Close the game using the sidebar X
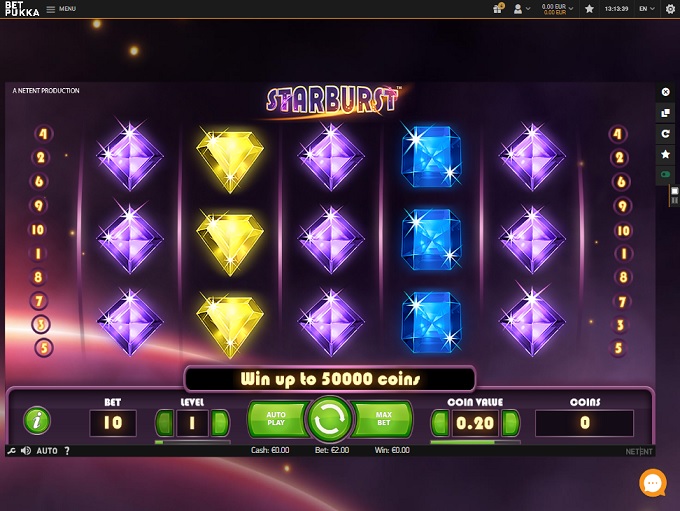This screenshot has height=511, width=680. coord(666,92)
